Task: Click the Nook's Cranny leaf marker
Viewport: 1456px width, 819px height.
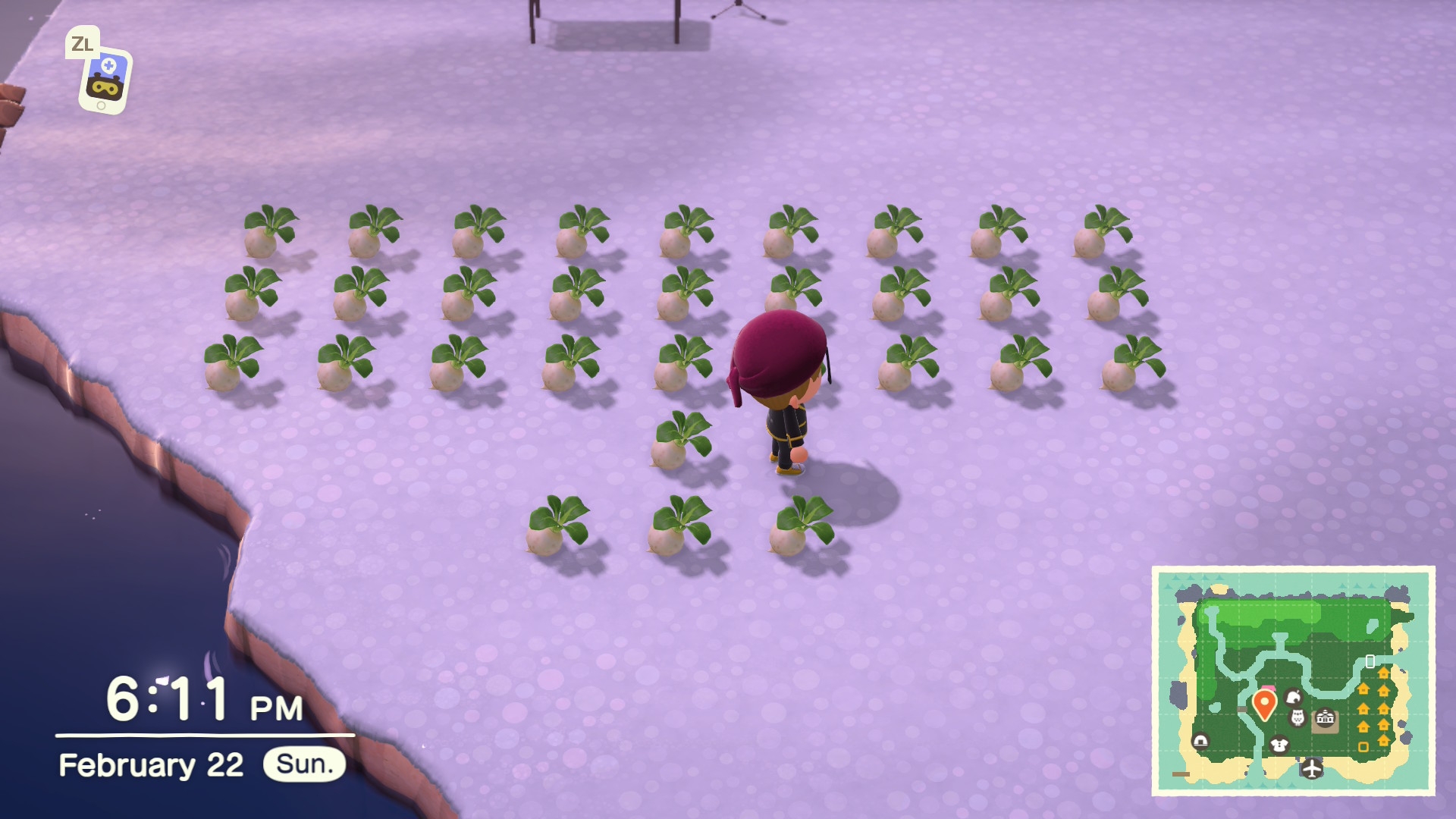Action: pos(1294,696)
